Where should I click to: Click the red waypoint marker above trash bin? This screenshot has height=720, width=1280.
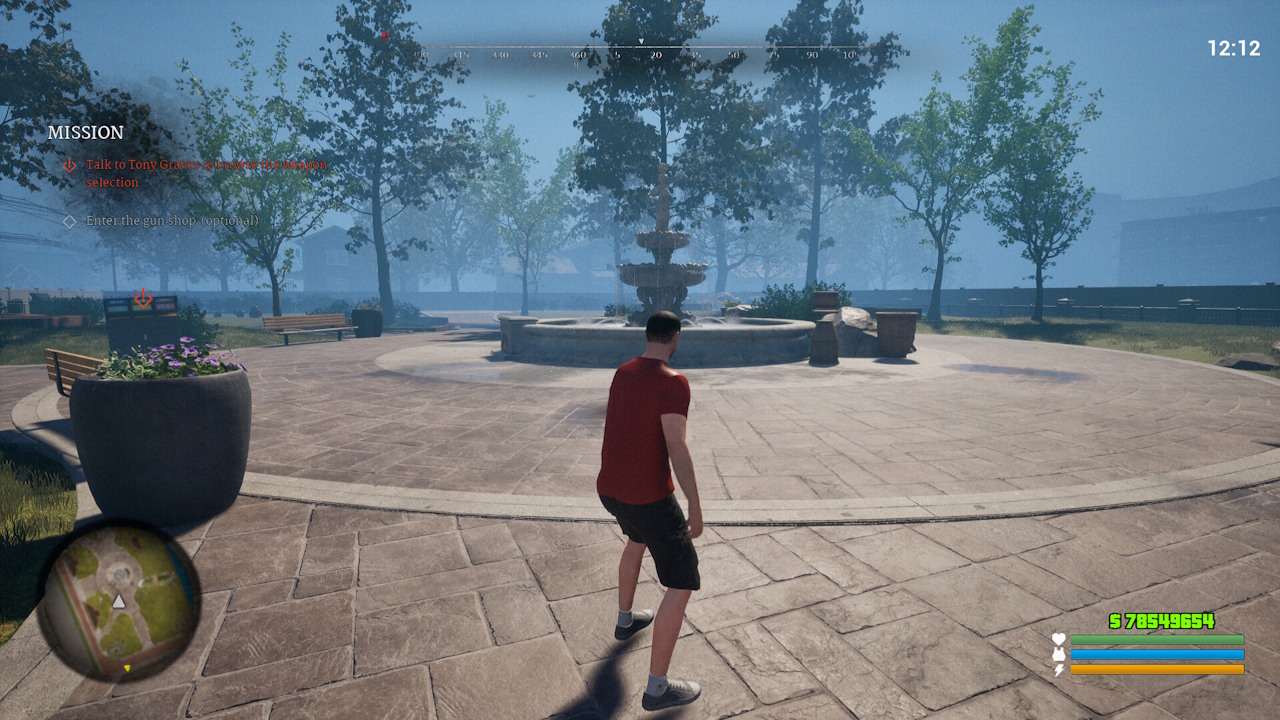(143, 298)
